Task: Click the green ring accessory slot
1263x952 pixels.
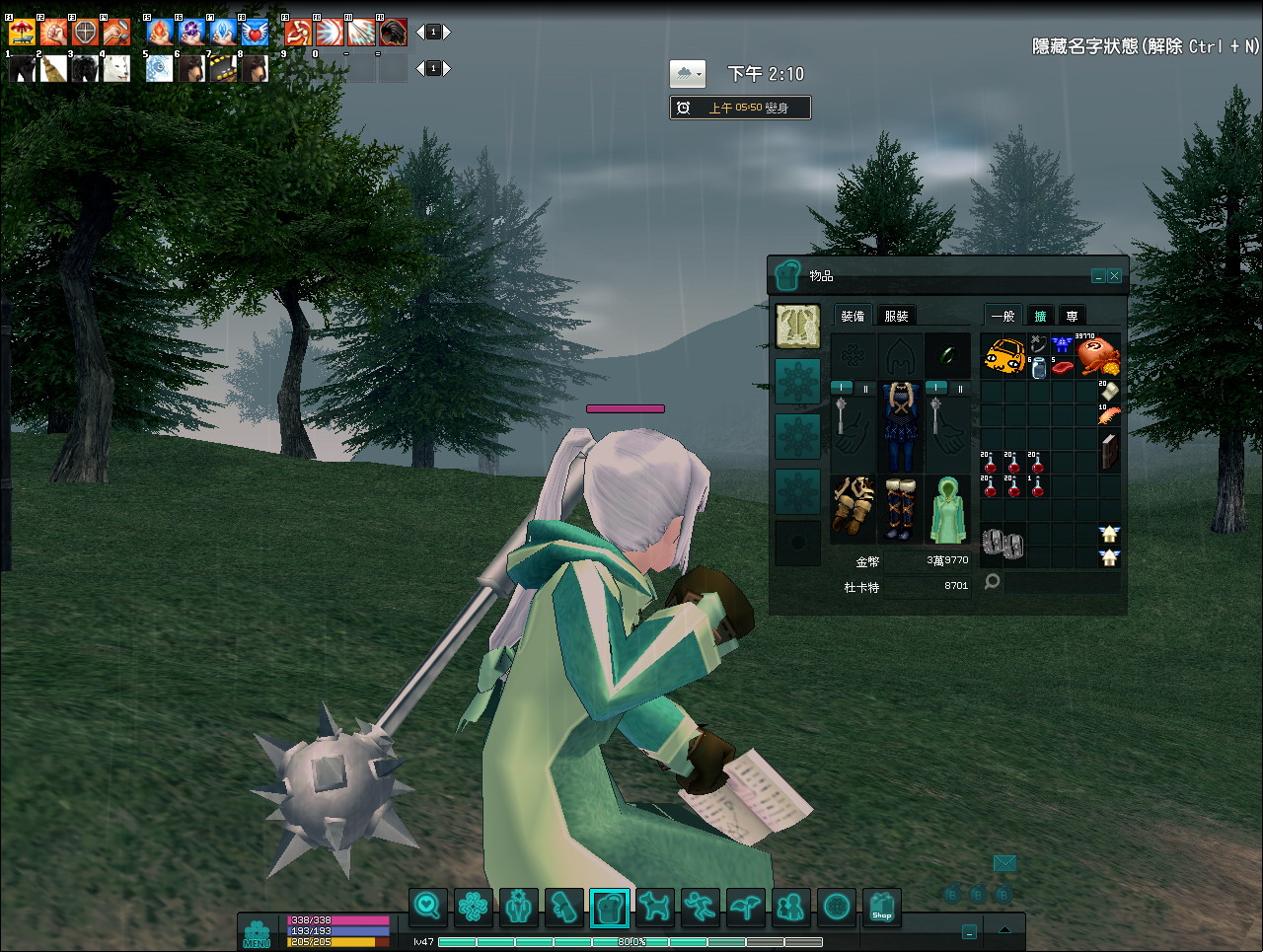Action: [947, 355]
